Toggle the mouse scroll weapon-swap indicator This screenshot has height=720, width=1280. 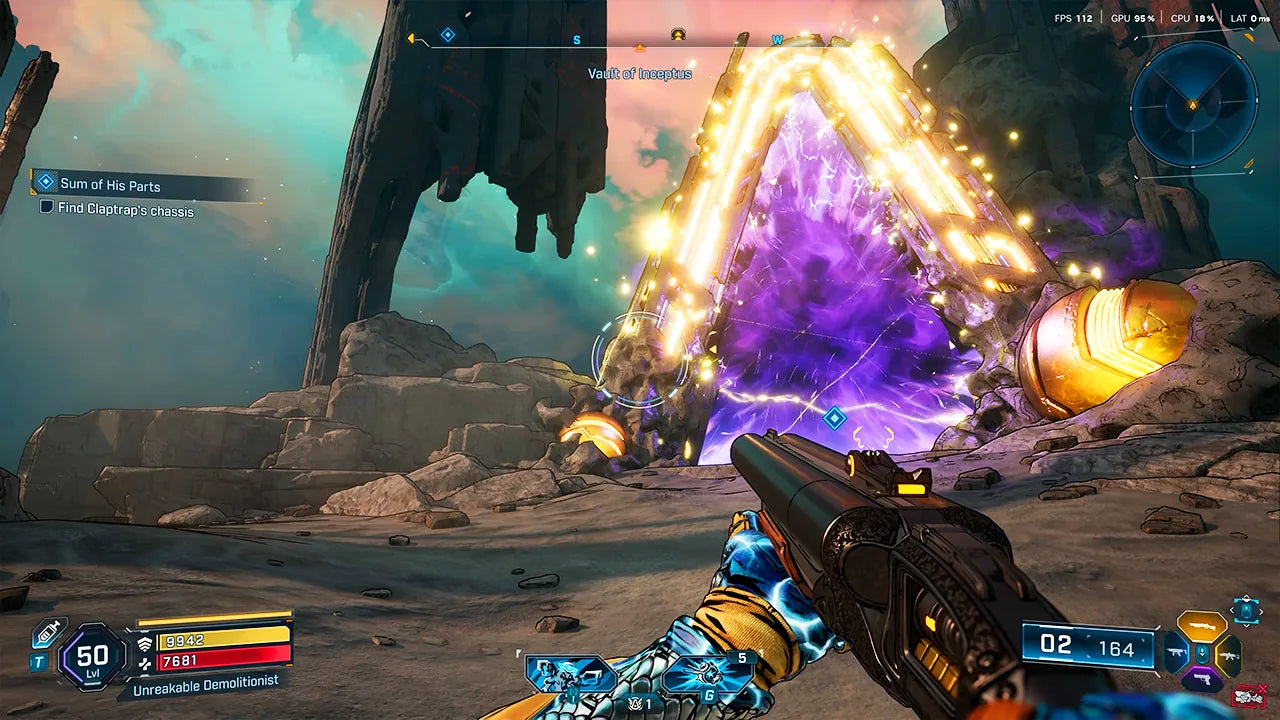pyautogui.click(x=1245, y=609)
